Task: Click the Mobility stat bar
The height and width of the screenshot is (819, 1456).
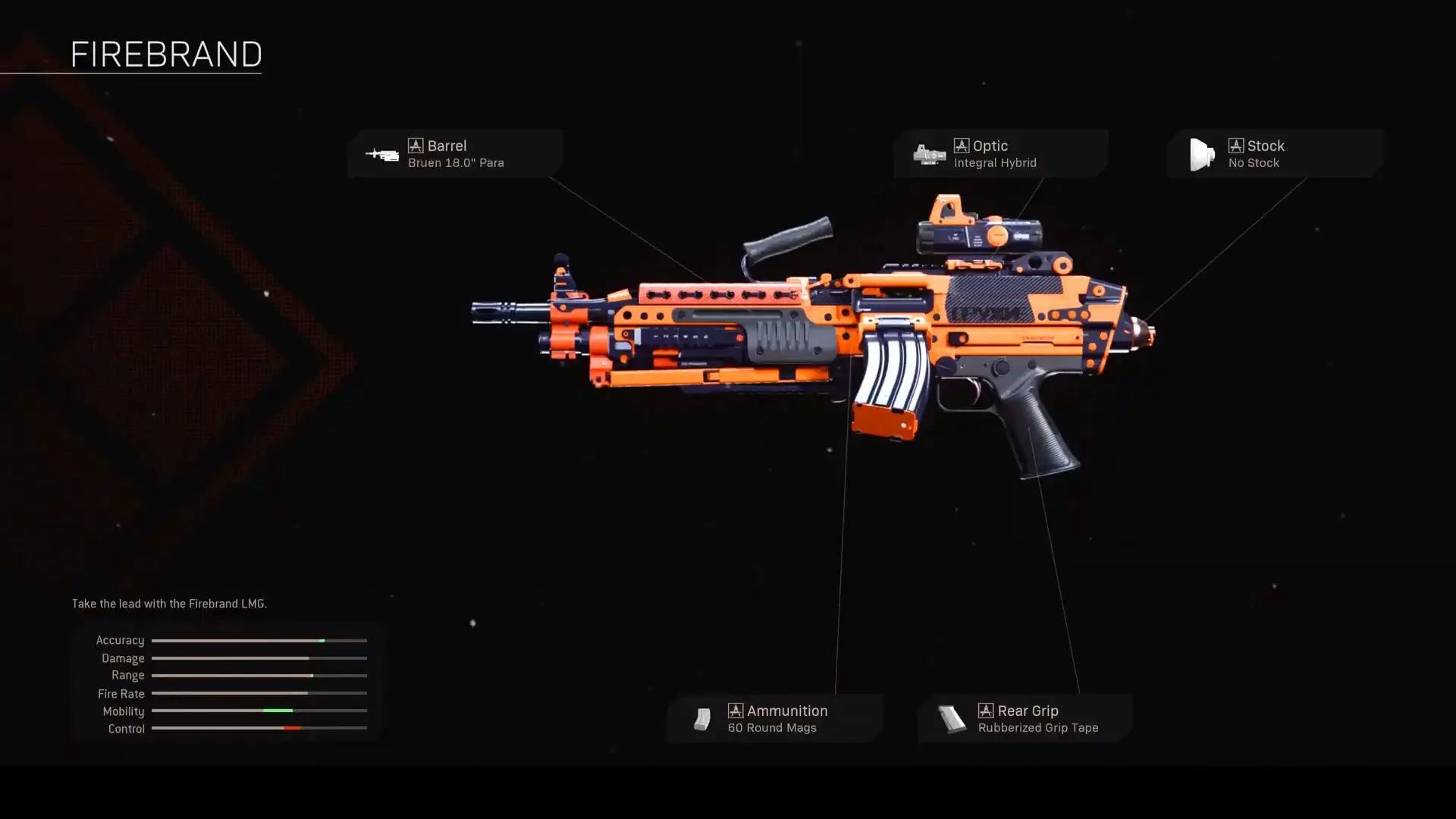Action: 259,711
